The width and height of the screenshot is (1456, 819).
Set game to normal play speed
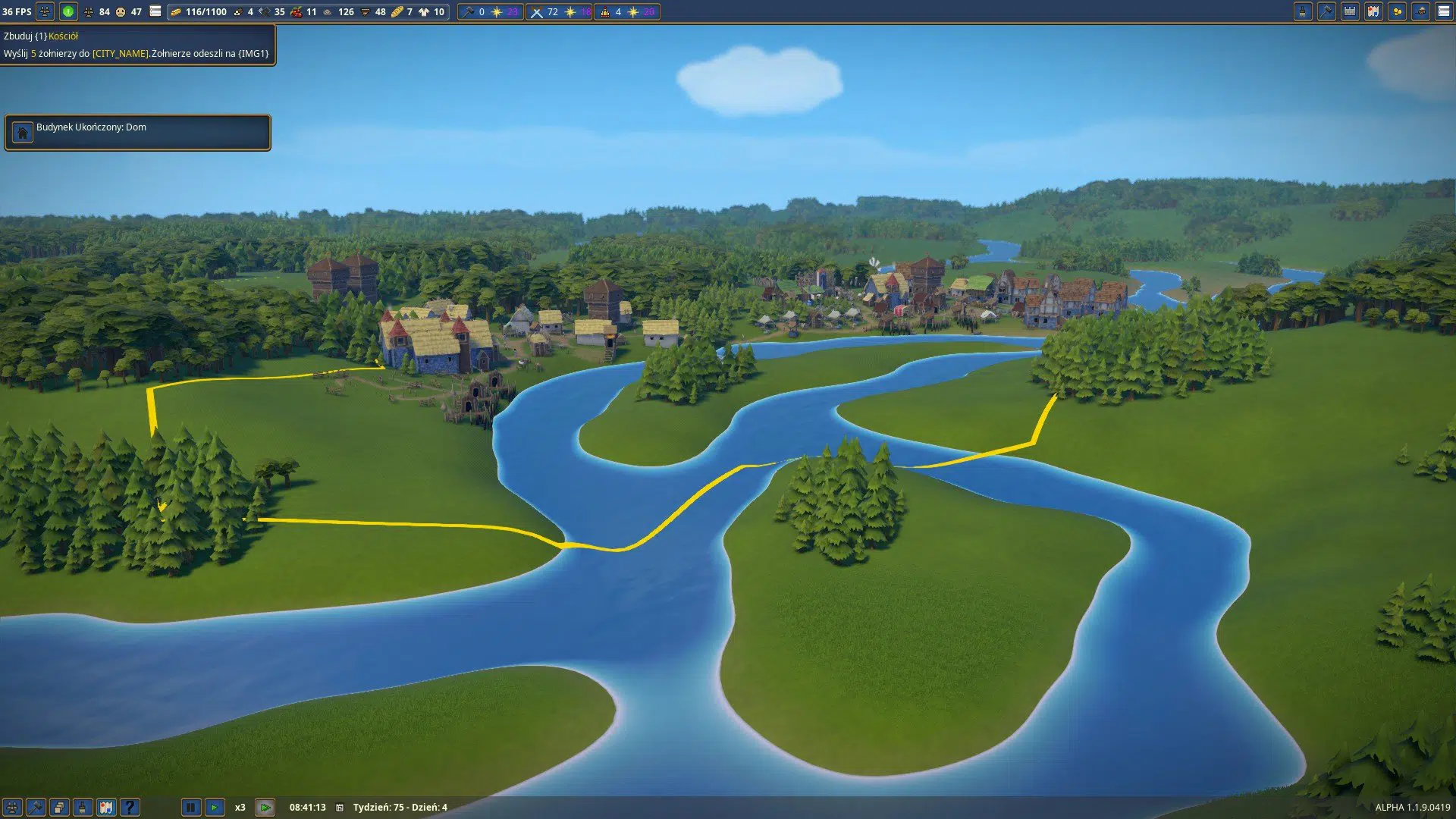(215, 808)
